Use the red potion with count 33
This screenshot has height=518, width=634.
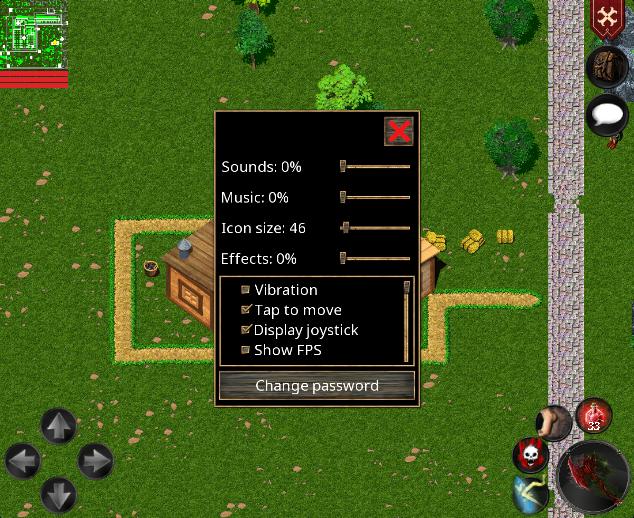point(594,416)
